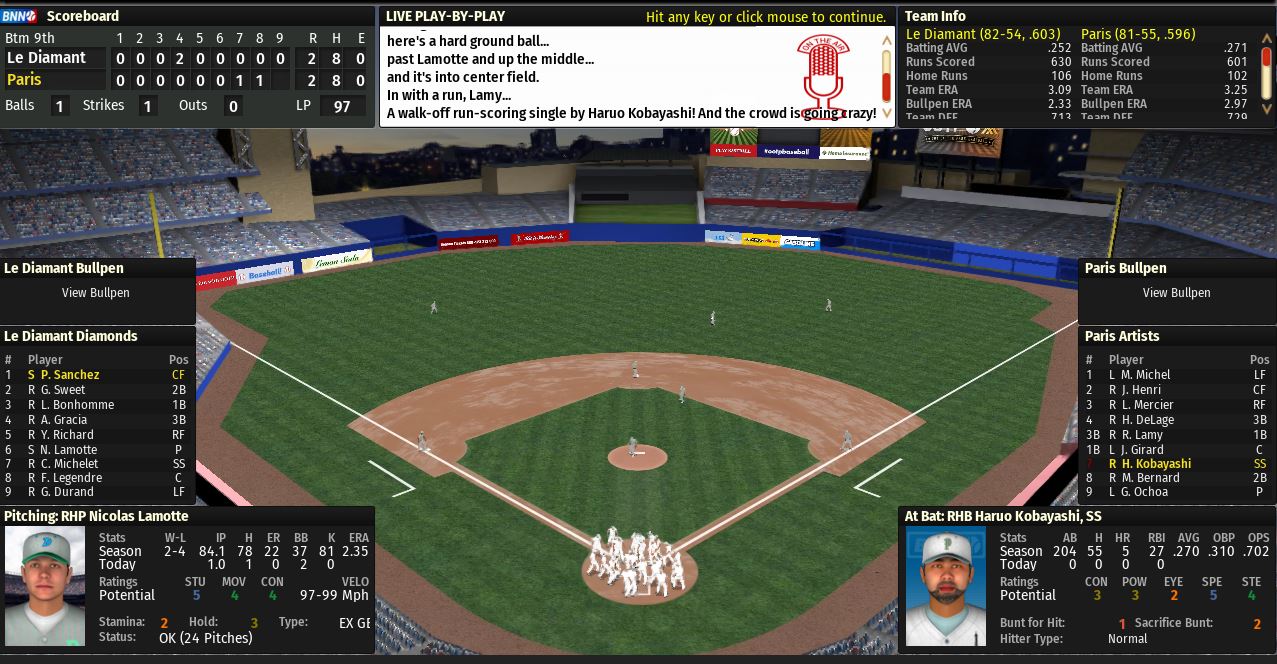Screen dimensions: 1277x664
Task: Click Nicolas Lamotte's pitcher portrait
Action: point(45,586)
